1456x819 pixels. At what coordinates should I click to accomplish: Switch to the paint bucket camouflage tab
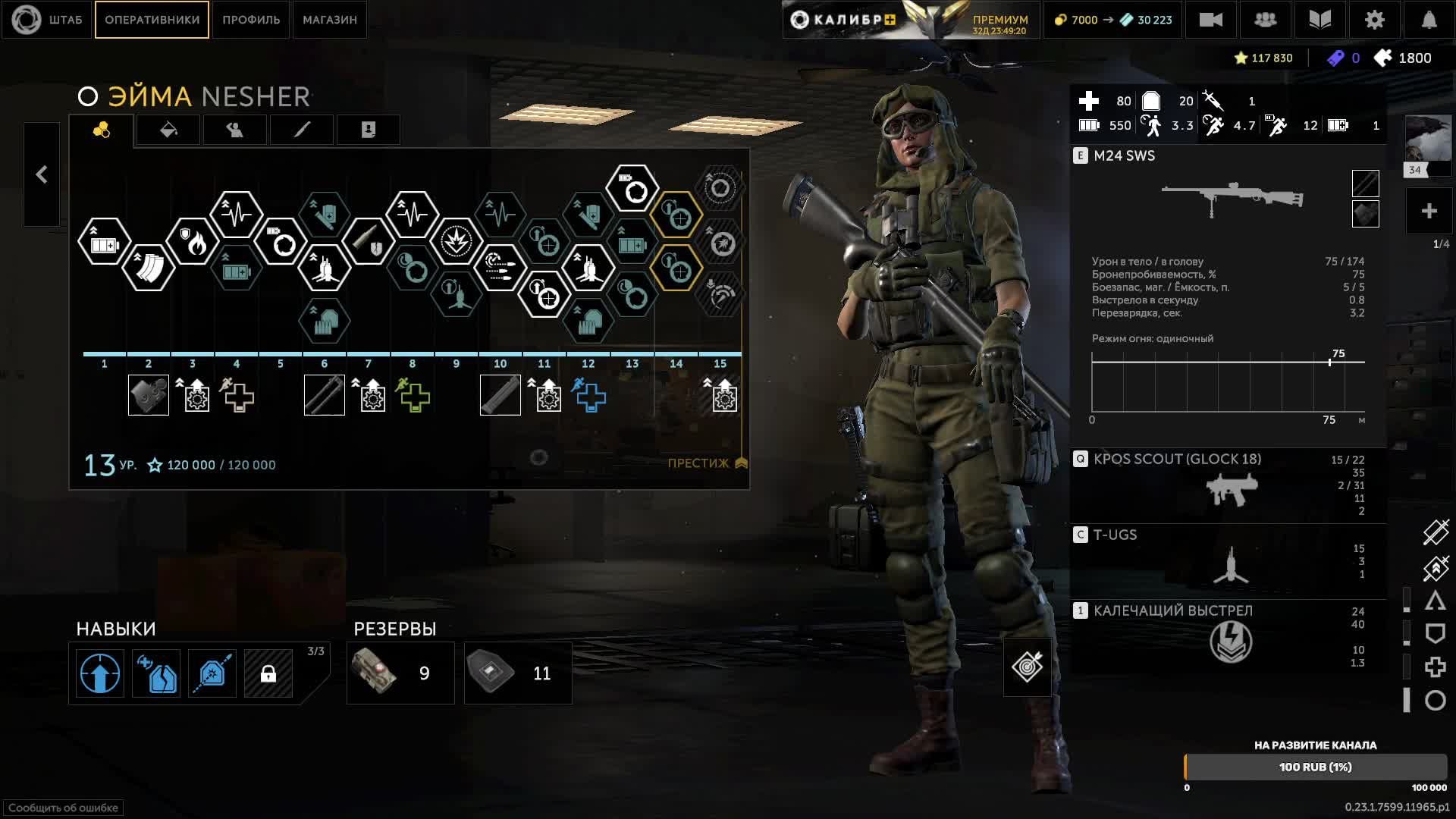[x=168, y=130]
